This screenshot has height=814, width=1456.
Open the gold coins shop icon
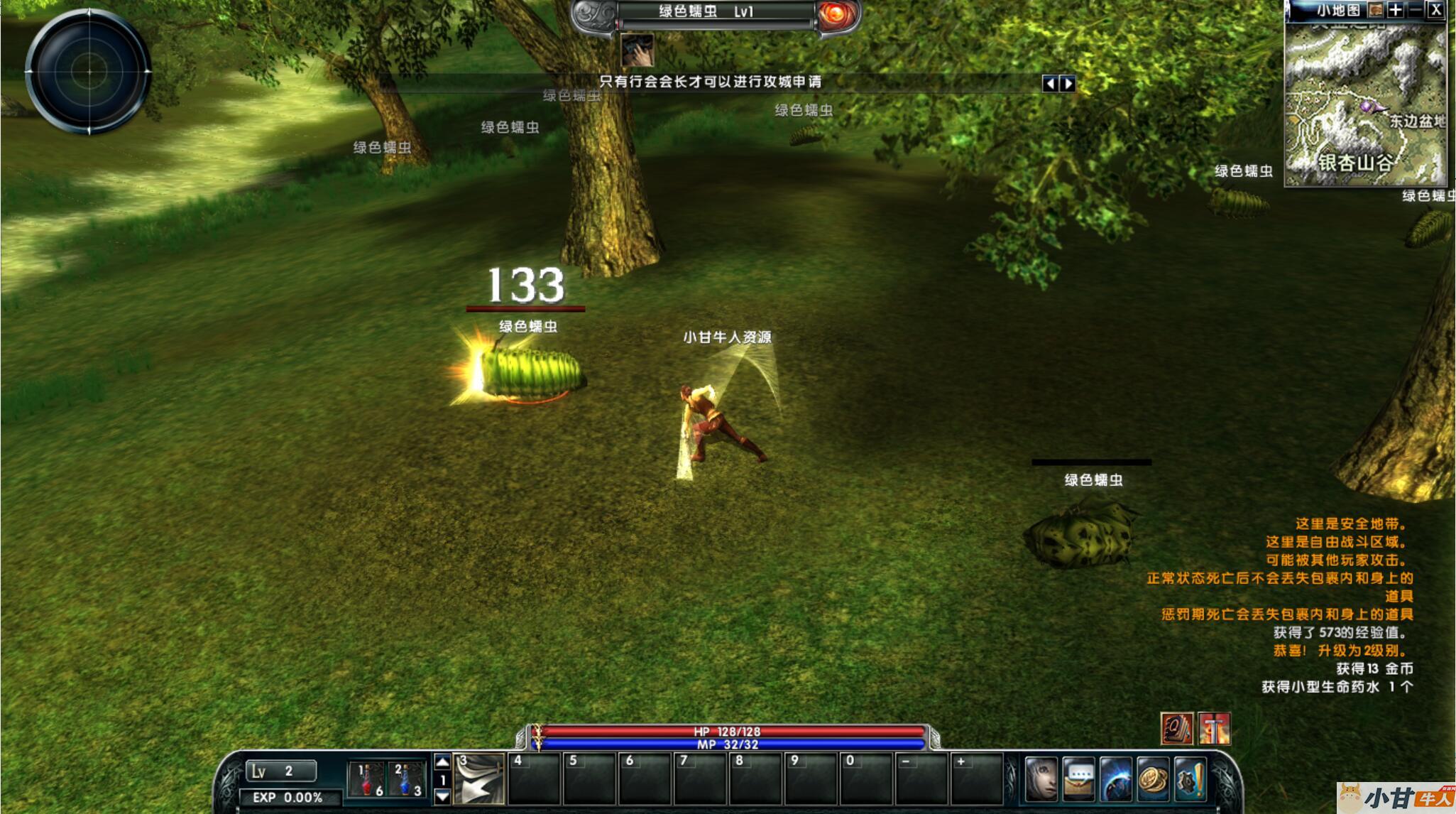(1153, 778)
